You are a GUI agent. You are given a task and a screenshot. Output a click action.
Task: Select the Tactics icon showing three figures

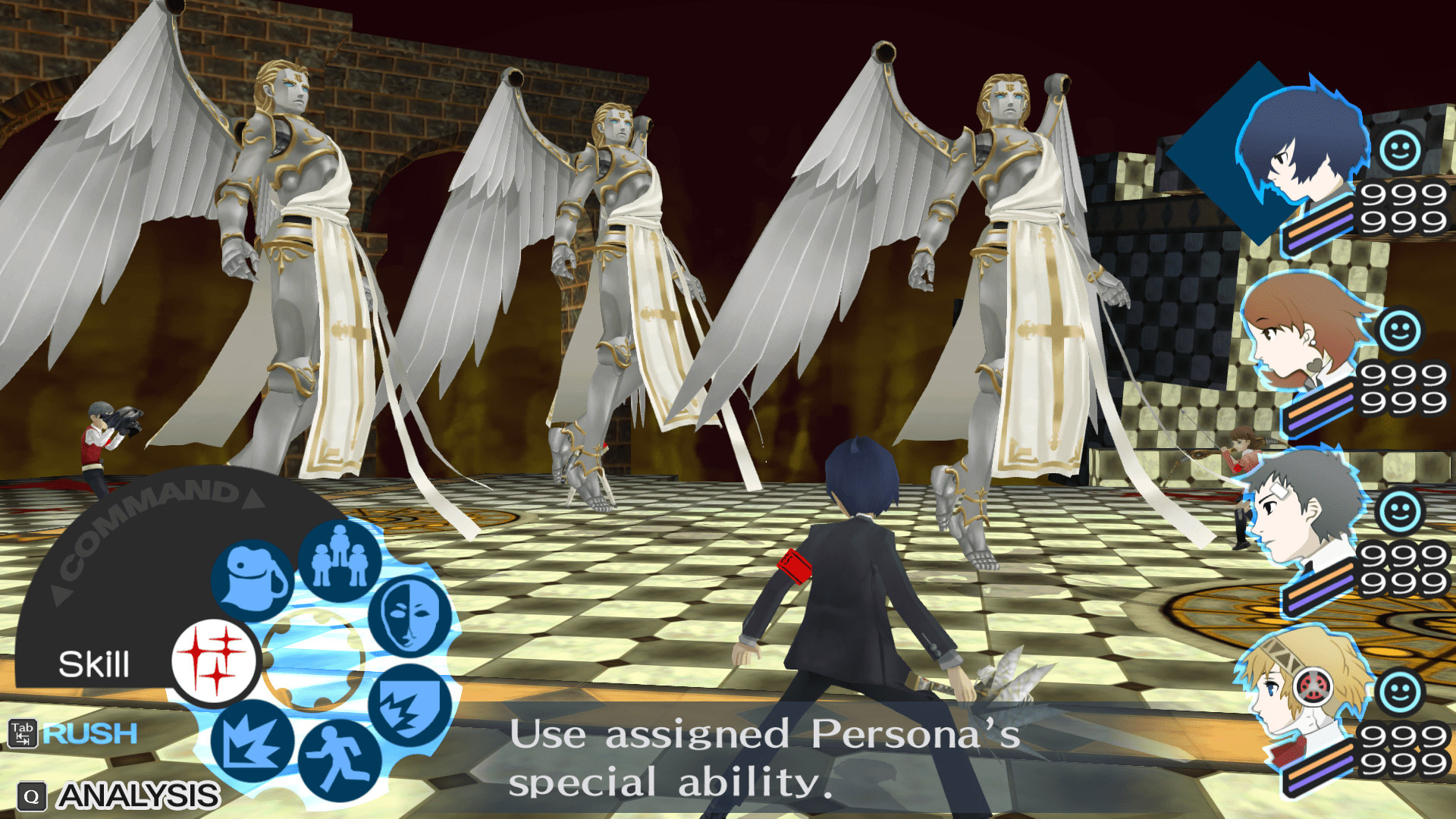coord(339,559)
